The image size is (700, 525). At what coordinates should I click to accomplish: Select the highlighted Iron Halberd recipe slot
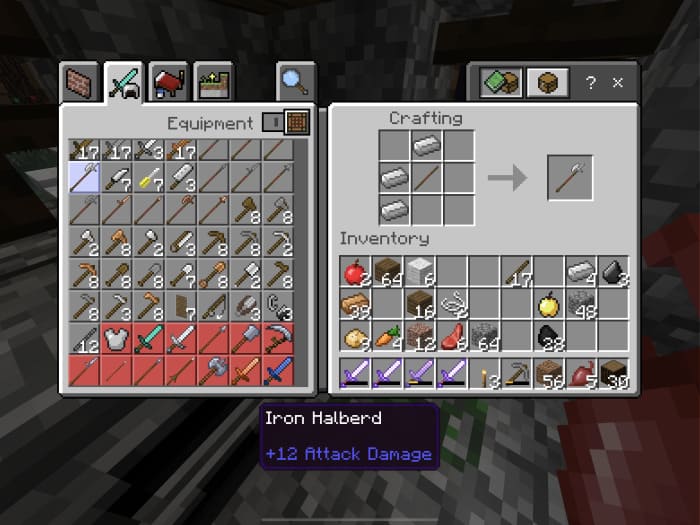(83, 179)
